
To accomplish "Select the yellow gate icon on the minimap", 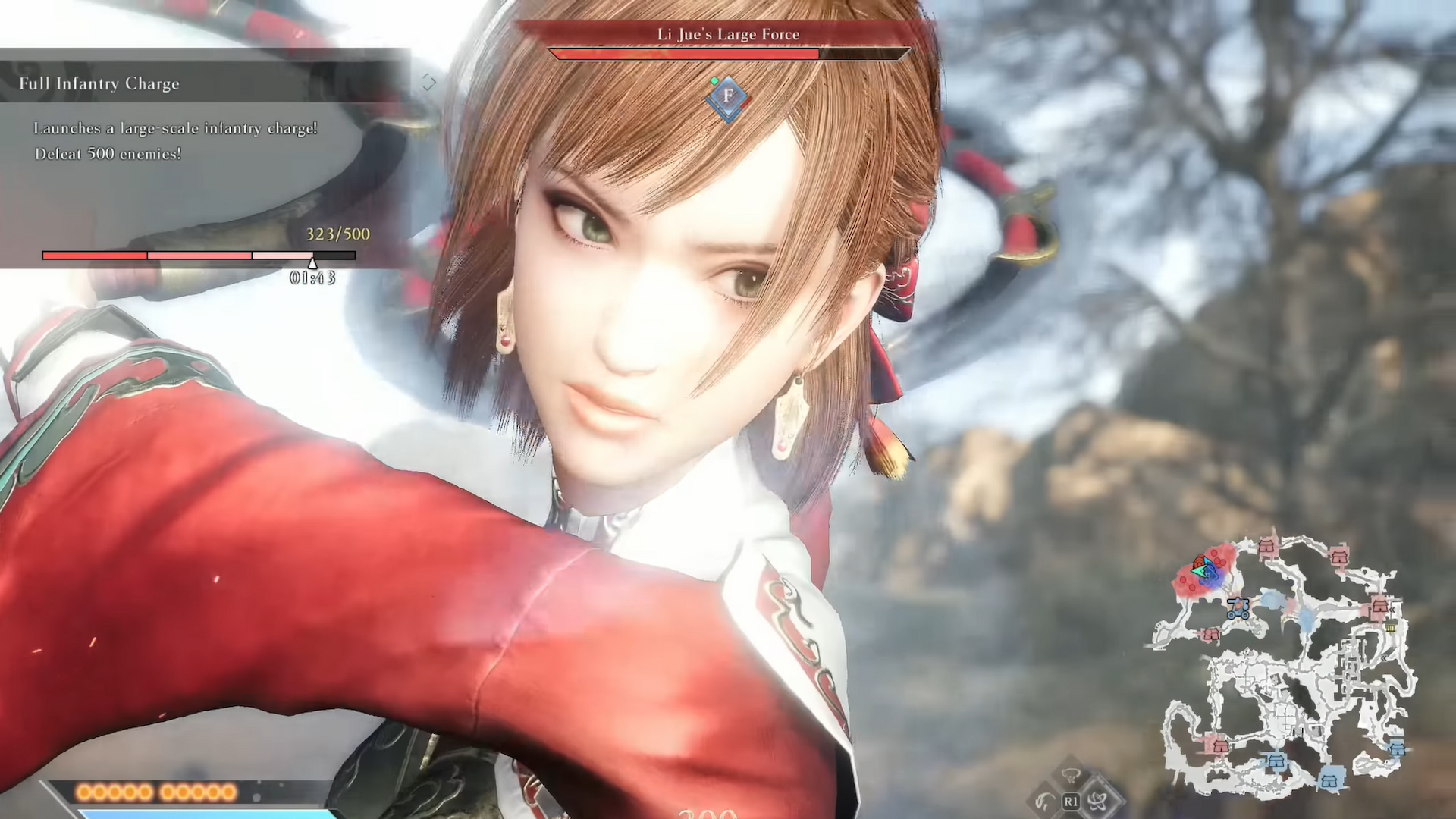I will pyautogui.click(x=1390, y=628).
